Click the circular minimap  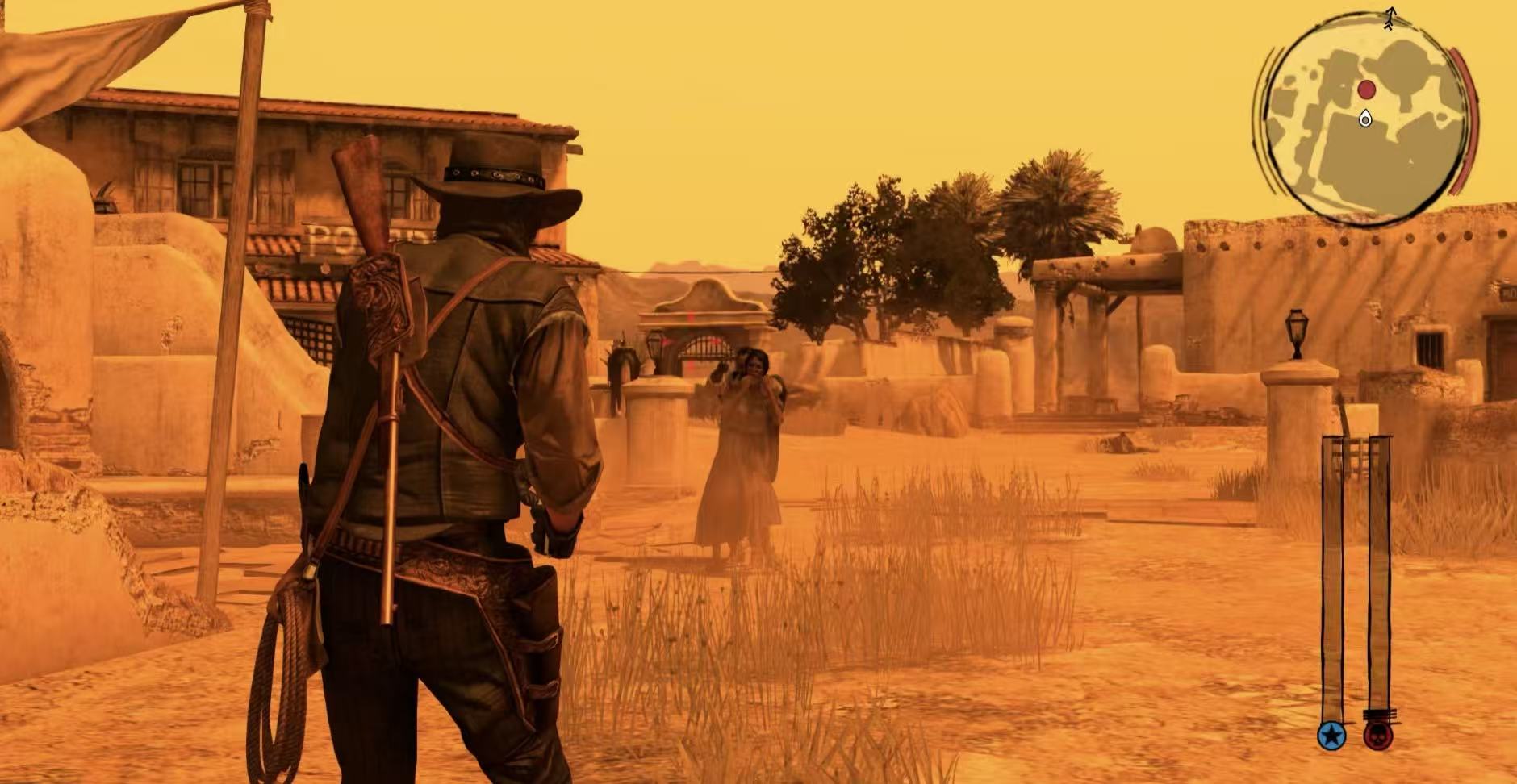tap(1365, 118)
